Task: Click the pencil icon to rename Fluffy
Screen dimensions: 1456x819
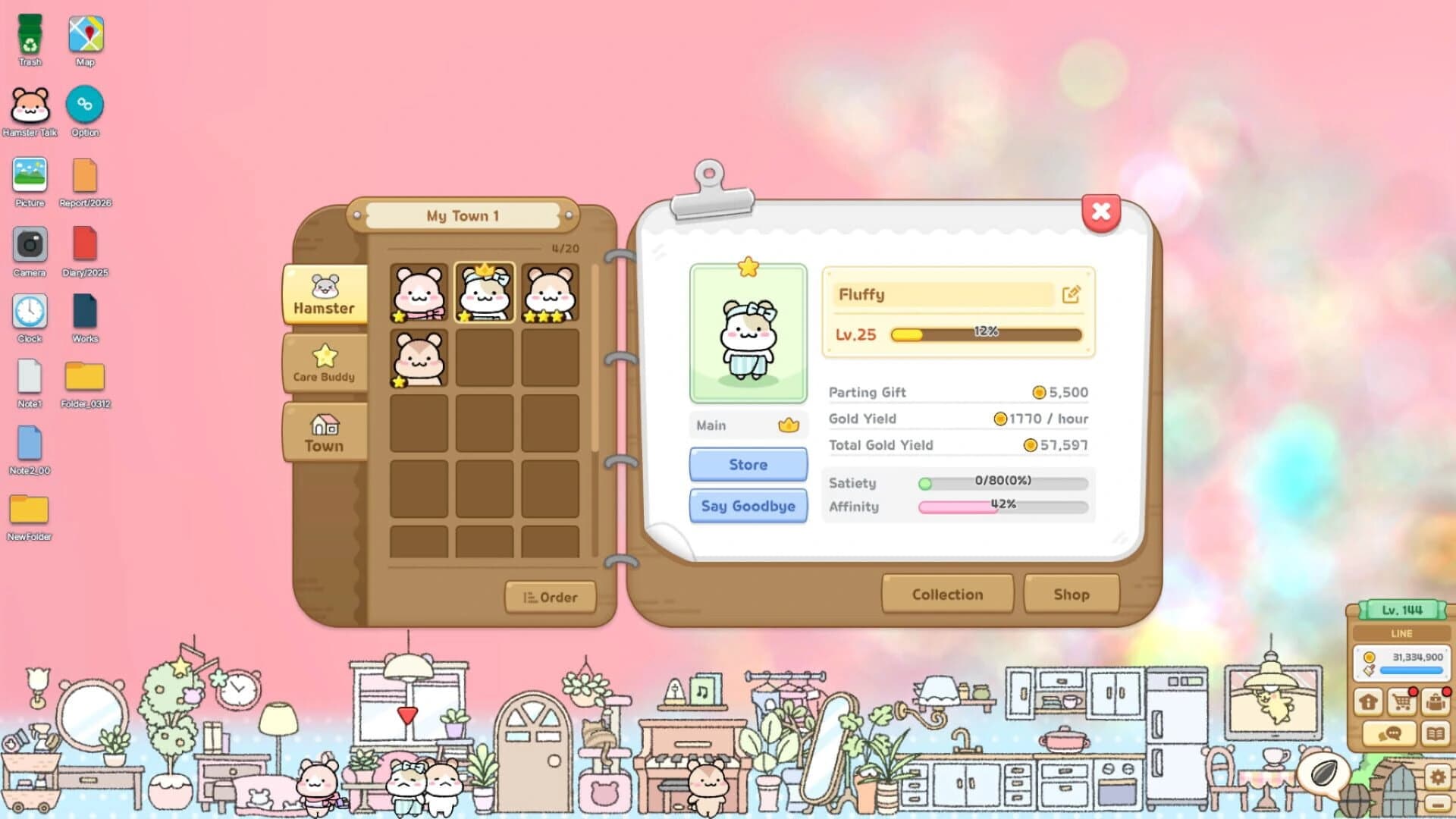Action: pyautogui.click(x=1071, y=296)
